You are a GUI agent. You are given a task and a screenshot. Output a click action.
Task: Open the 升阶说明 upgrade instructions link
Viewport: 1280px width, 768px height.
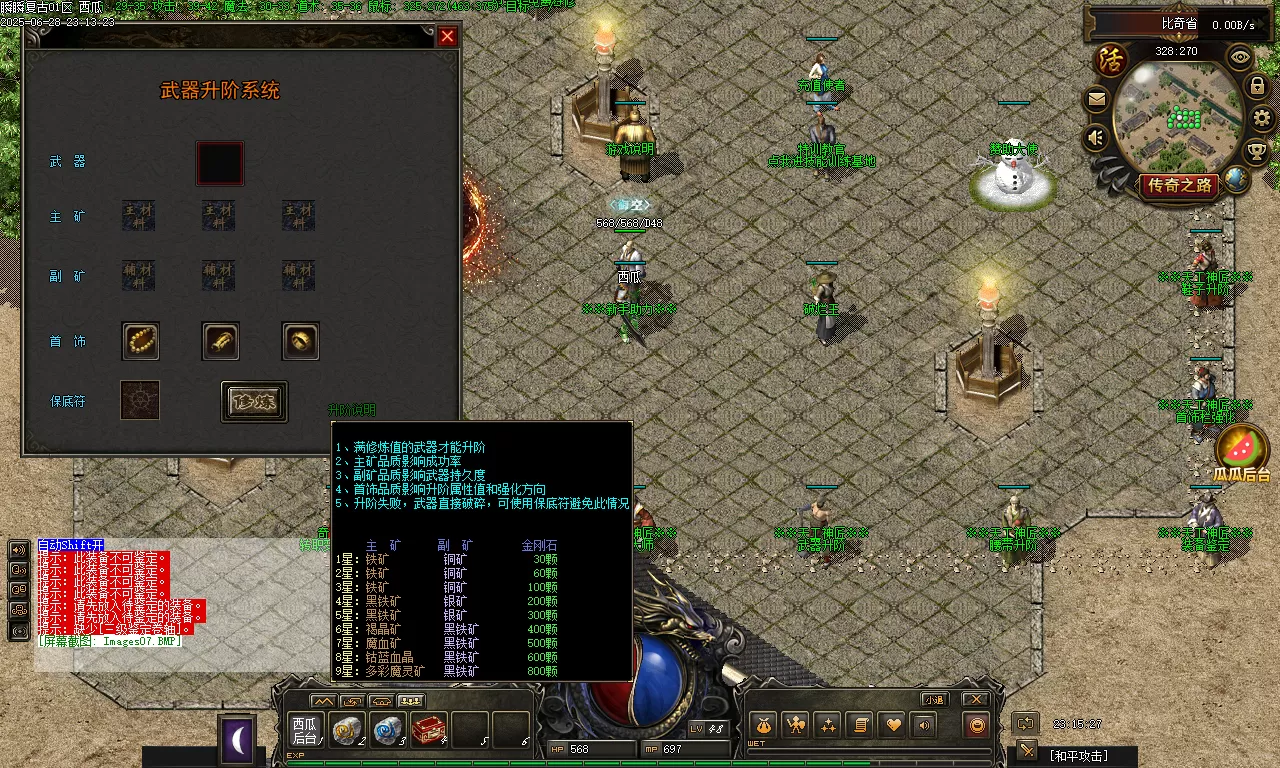click(352, 410)
